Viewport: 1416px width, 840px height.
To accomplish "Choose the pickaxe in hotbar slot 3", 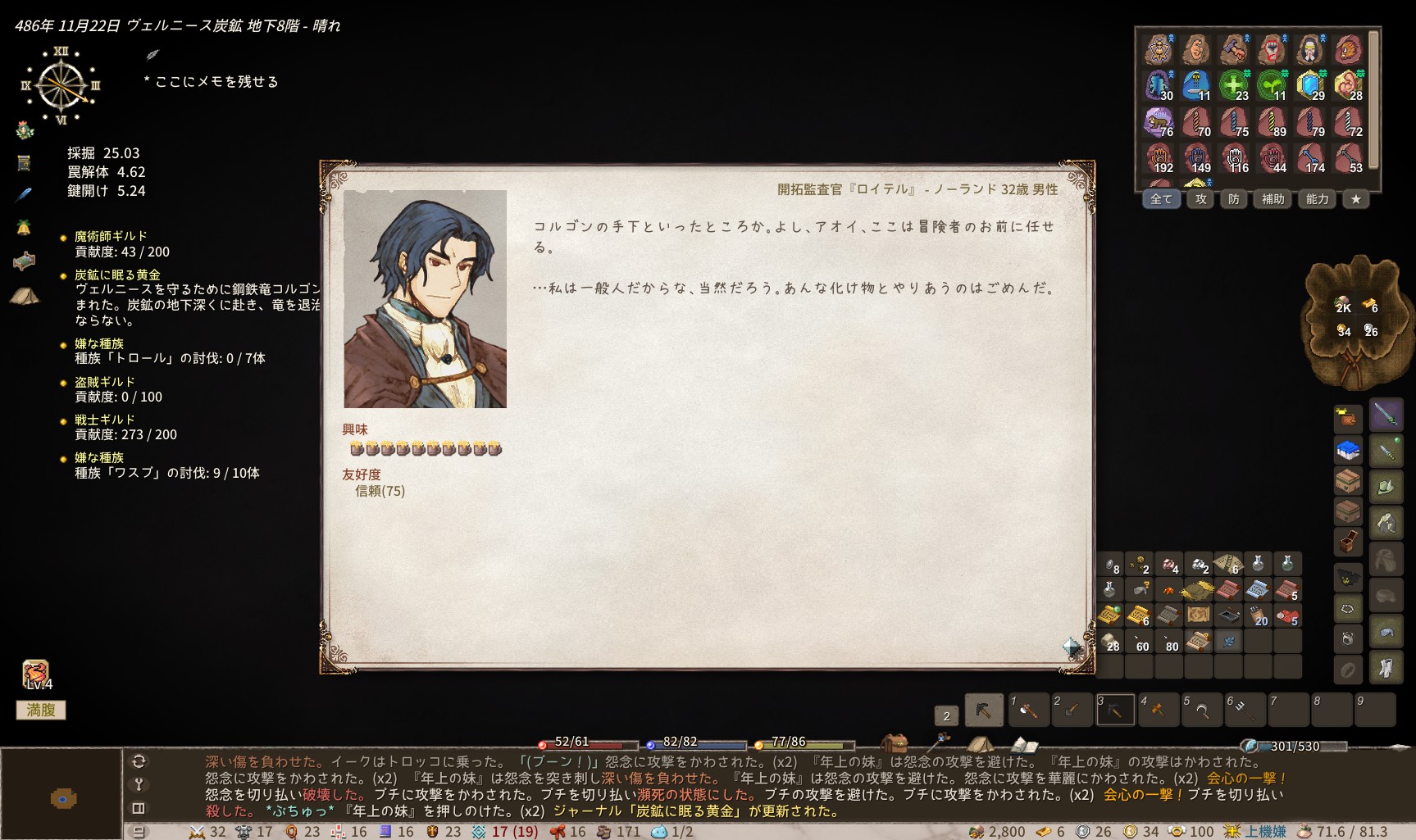I will tap(1116, 710).
